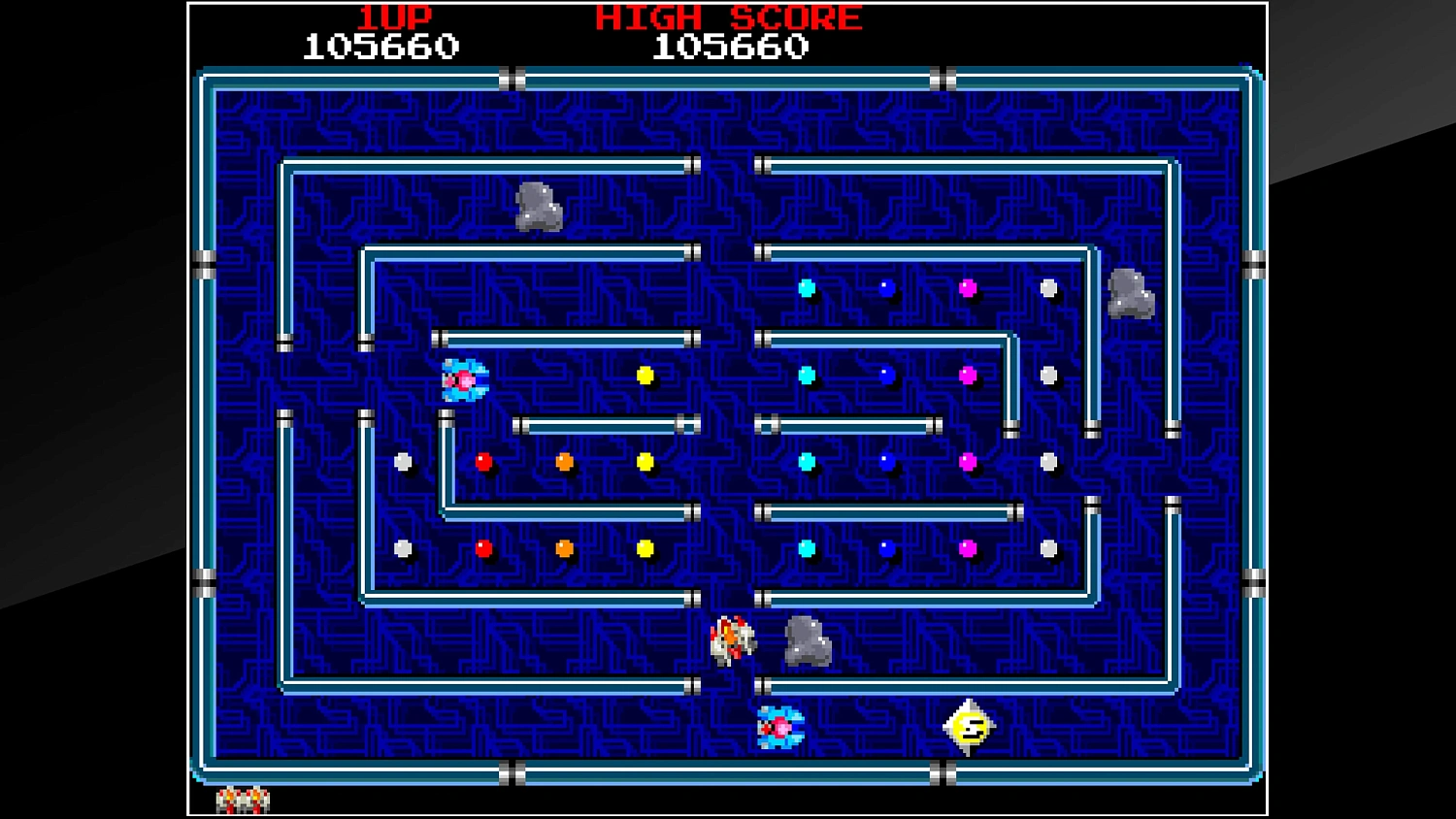Click the flower enemy on the left side

coord(463,378)
